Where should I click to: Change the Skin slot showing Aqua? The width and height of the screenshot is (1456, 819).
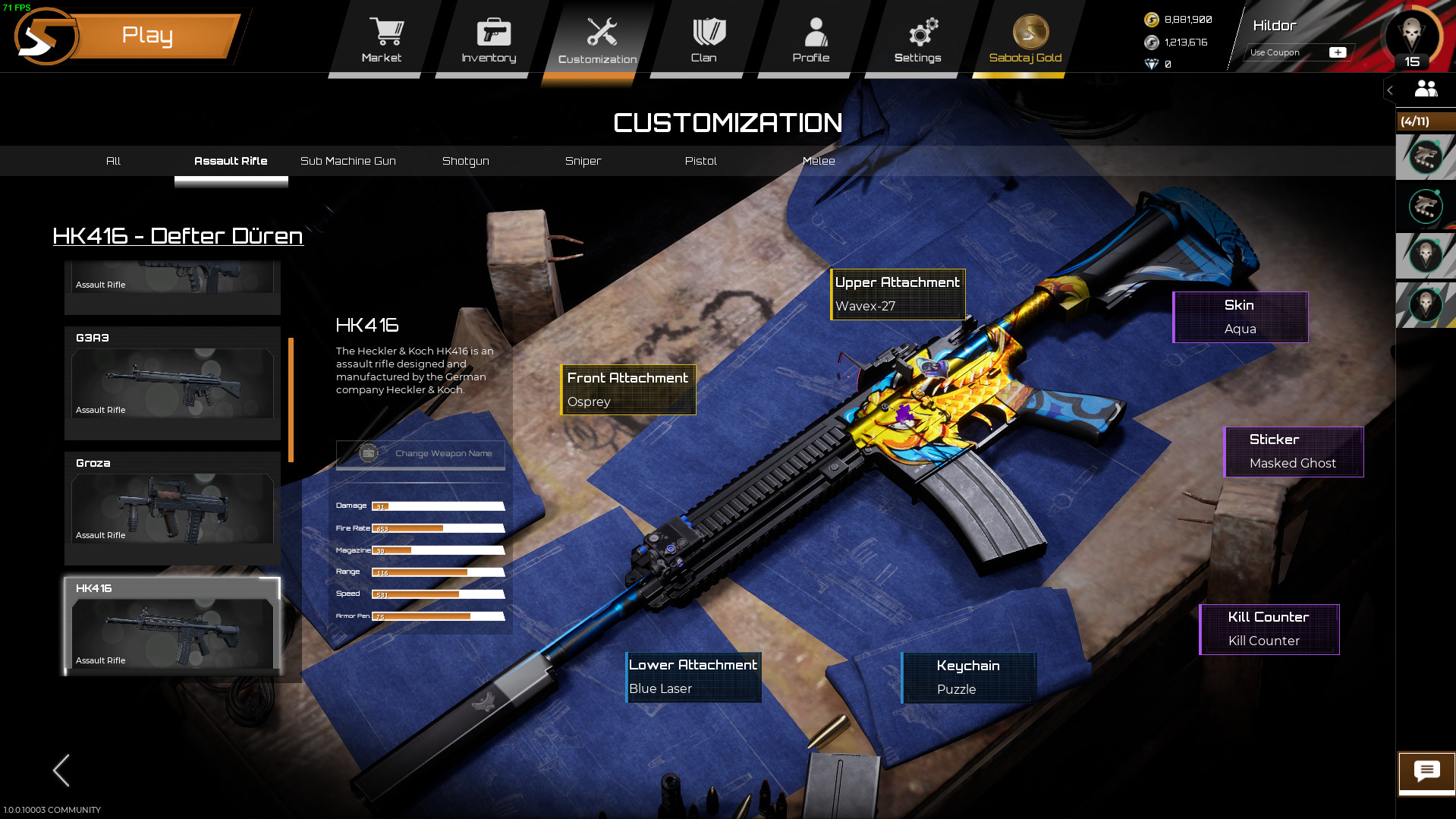tap(1241, 317)
